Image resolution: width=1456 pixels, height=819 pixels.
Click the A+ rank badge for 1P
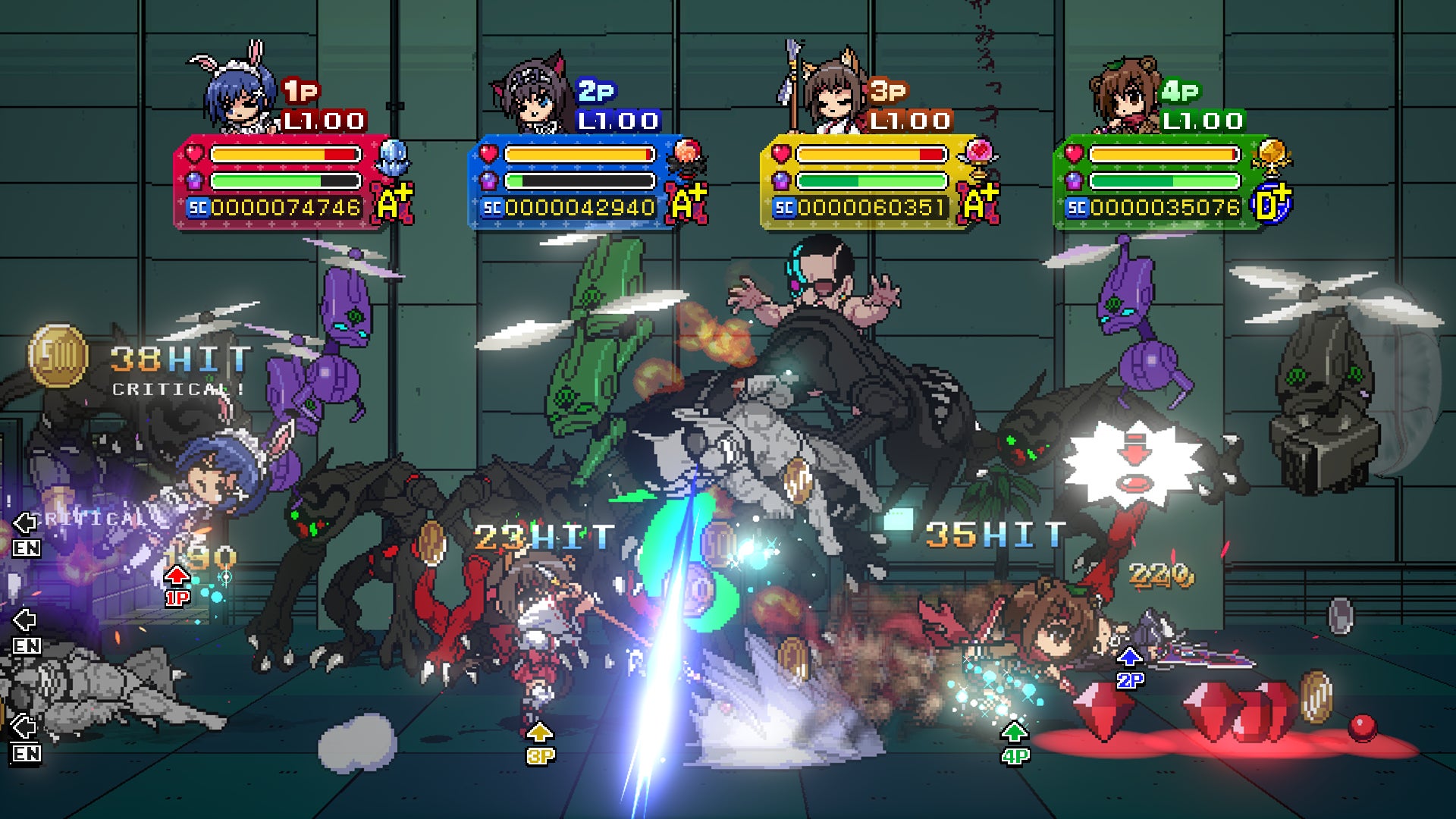[393, 204]
